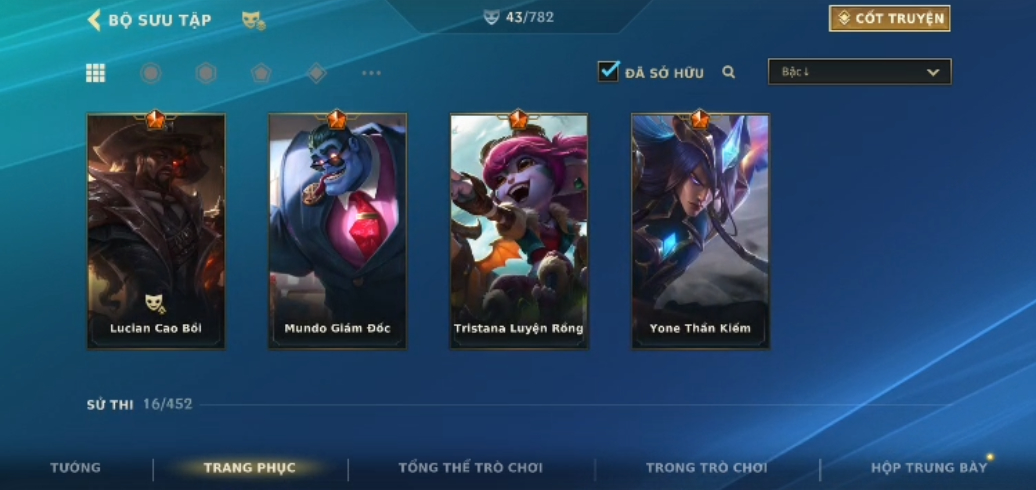
Task: Toggle the Đã Sở Hữu checkbox
Action: tap(608, 72)
